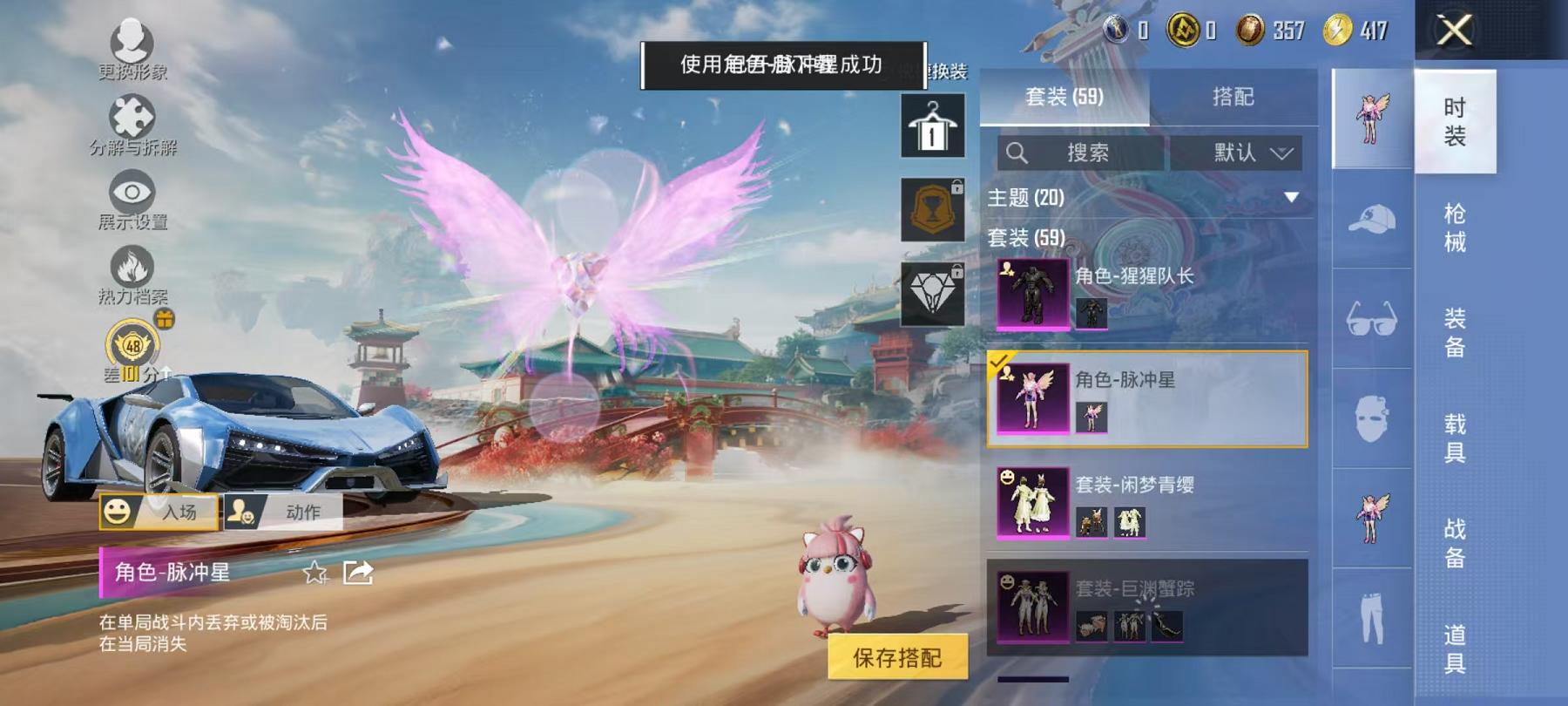The image size is (1568, 706).
Task: Toggle the favorite star for 角色-脉冲星
Action: 314,574
